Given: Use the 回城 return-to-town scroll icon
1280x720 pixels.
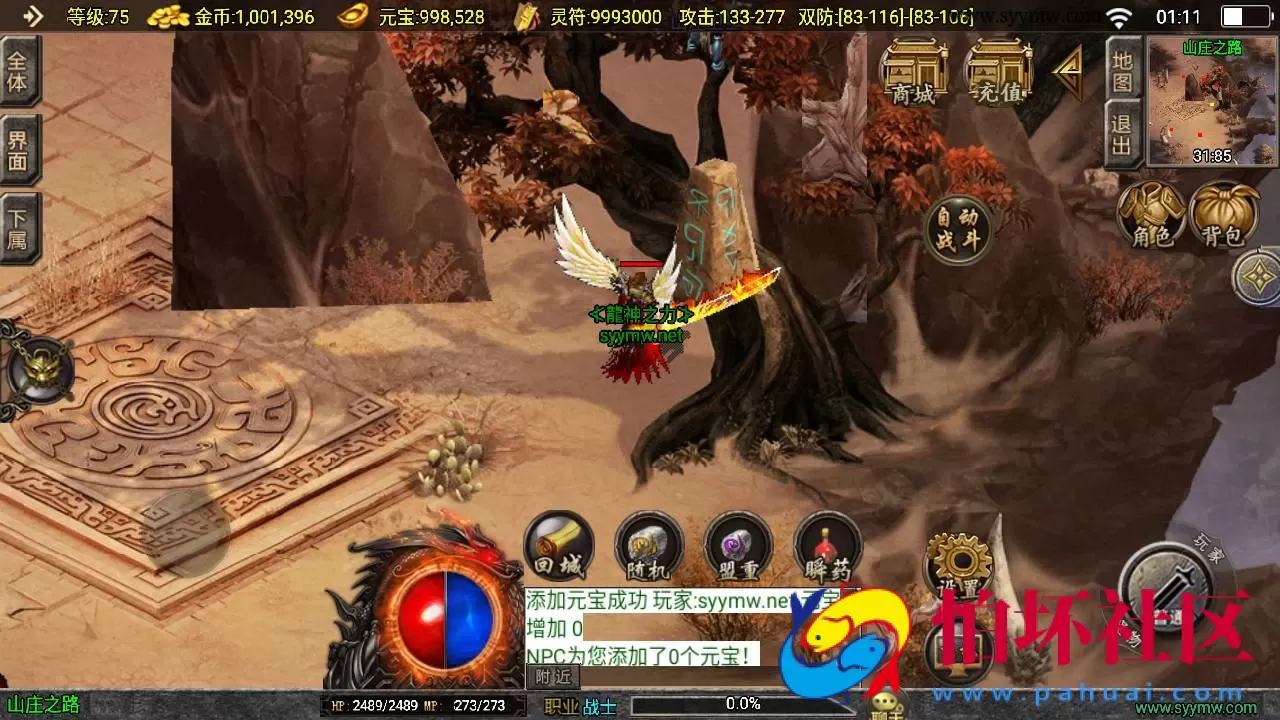Looking at the screenshot, I should (x=557, y=548).
